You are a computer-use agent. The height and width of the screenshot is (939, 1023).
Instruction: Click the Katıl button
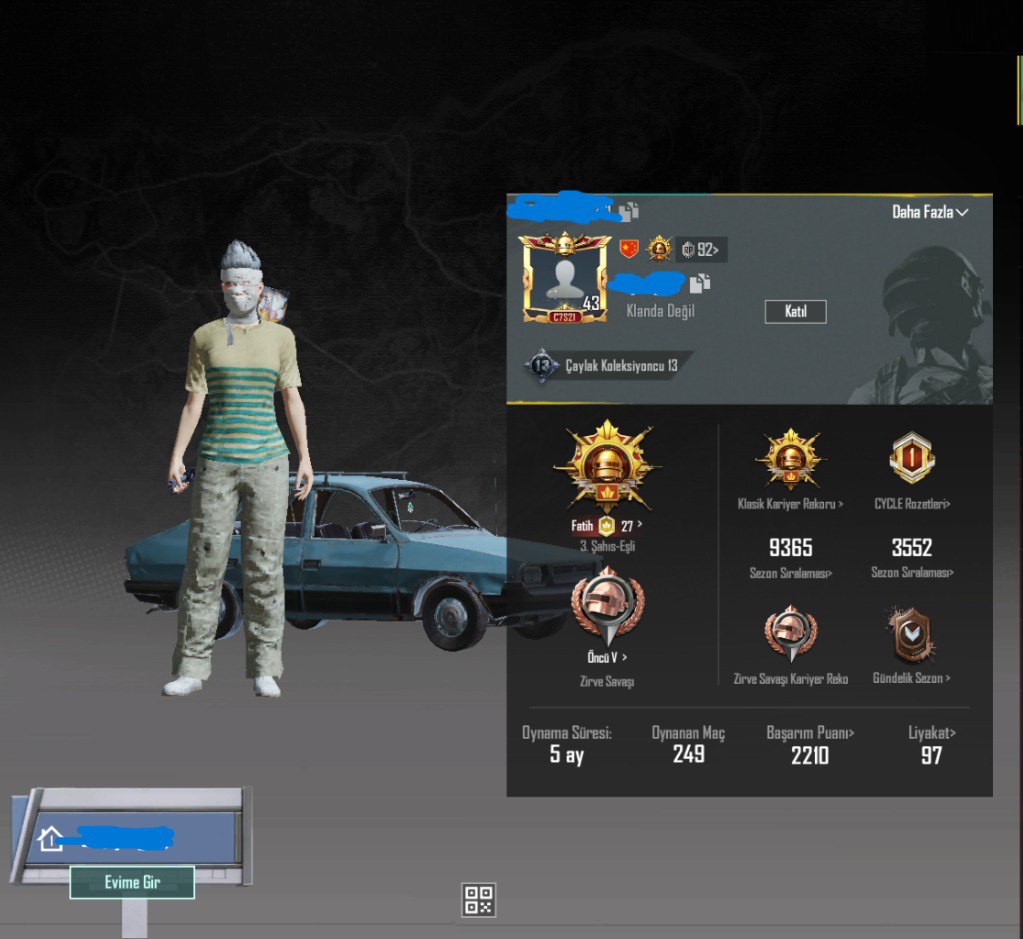pyautogui.click(x=795, y=312)
